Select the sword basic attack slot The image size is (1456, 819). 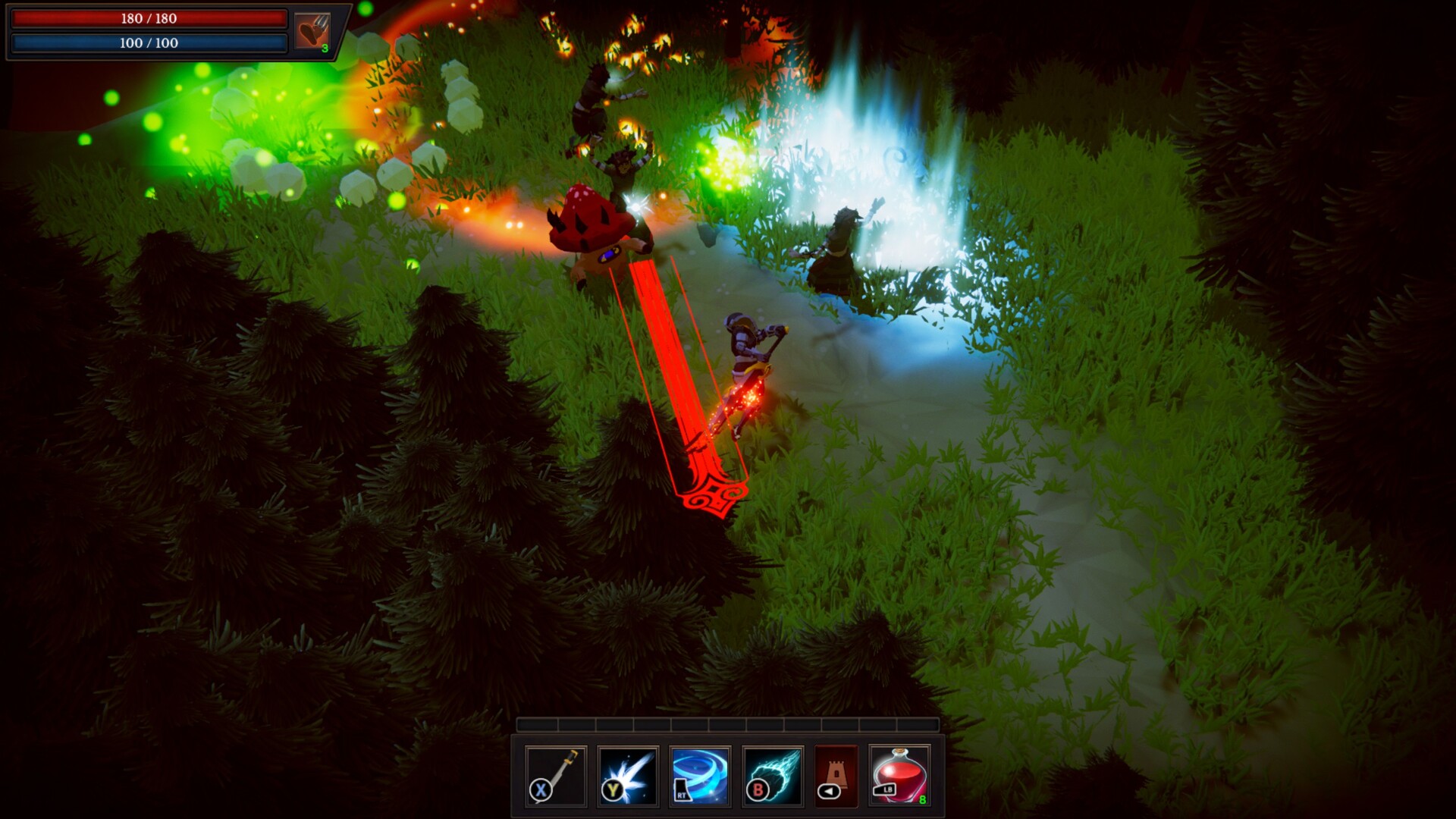[x=556, y=775]
